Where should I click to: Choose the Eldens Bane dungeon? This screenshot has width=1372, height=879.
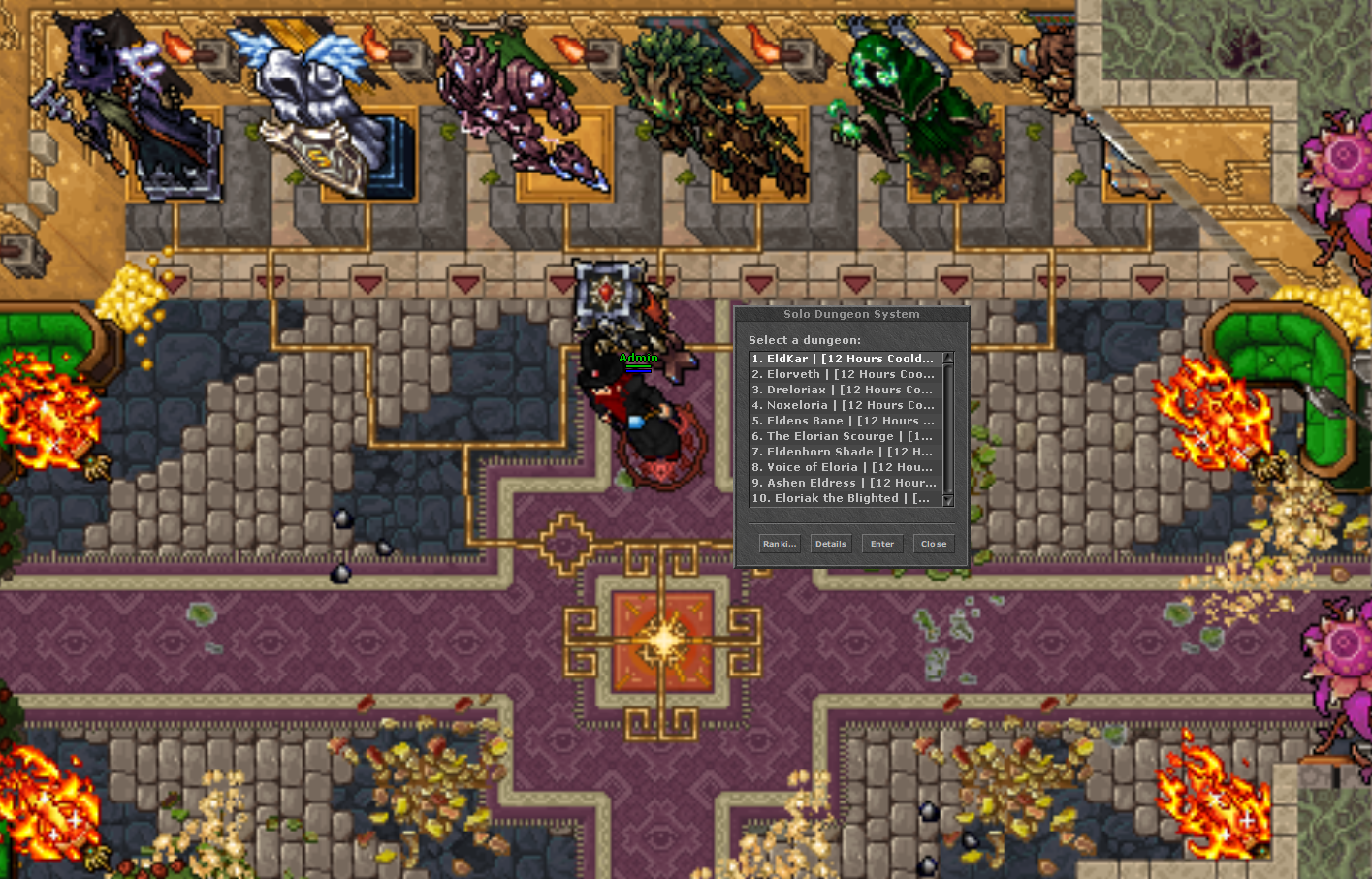[x=843, y=421]
